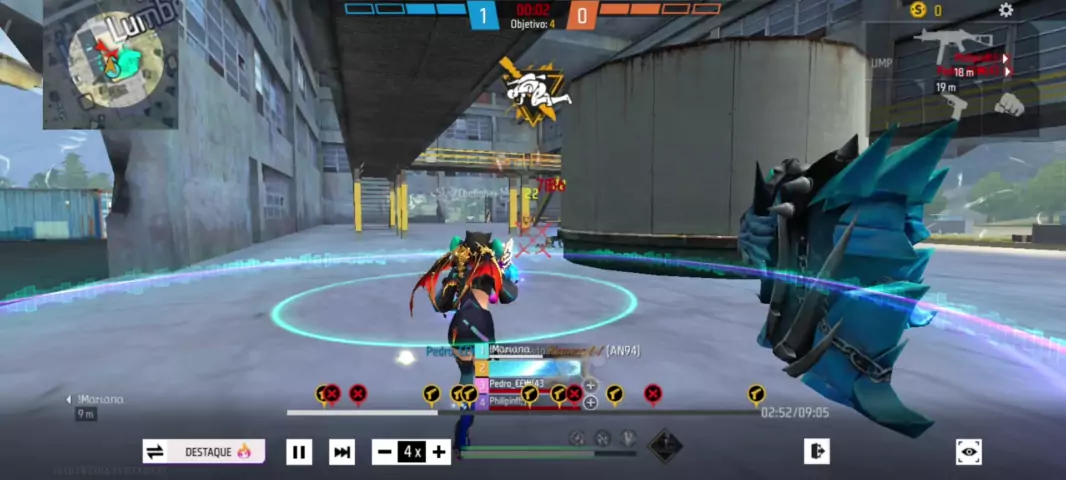Seek on the replay progress bar
This screenshot has width=1066, height=480.
click(520, 412)
